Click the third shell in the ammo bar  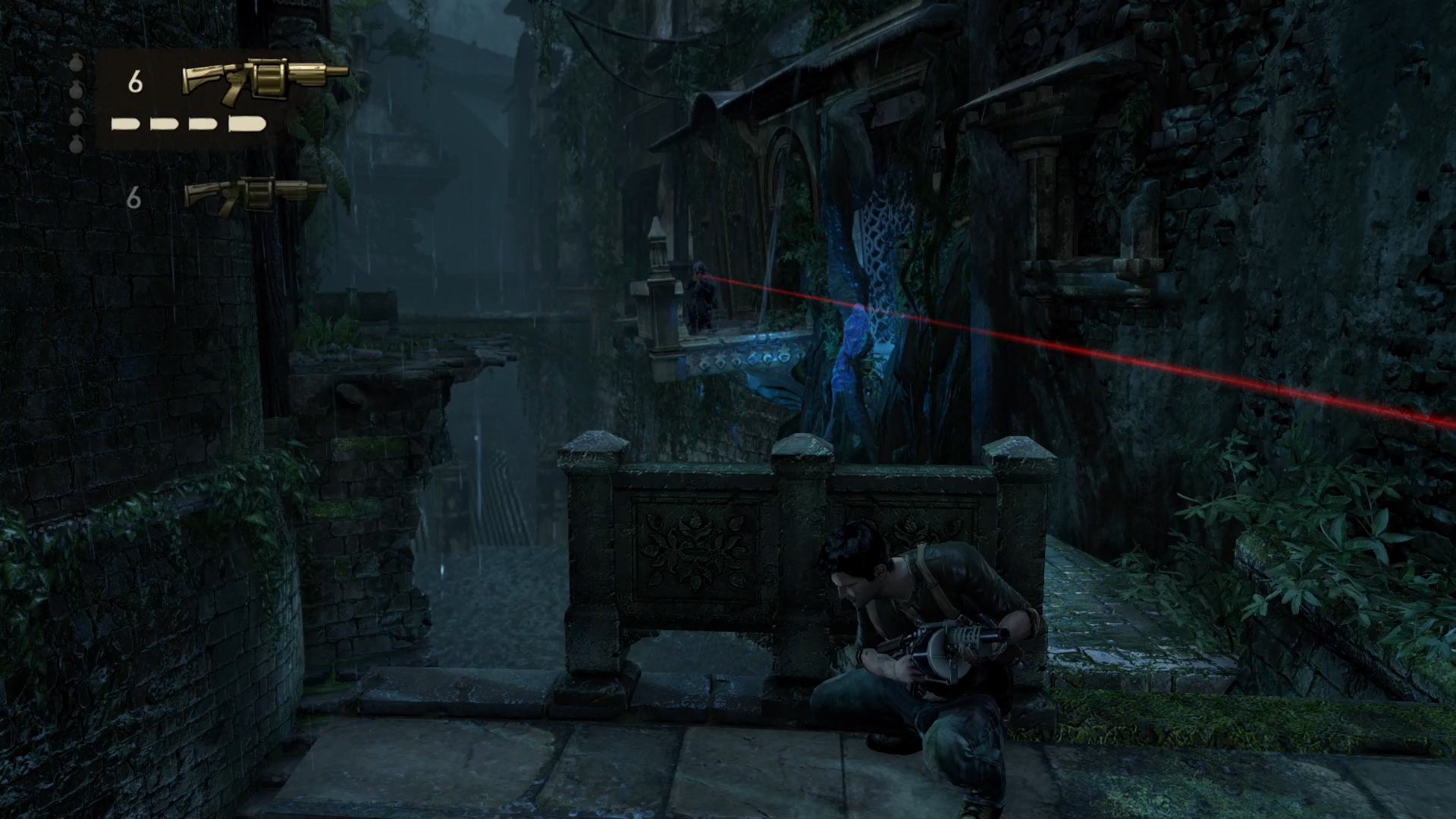click(202, 124)
